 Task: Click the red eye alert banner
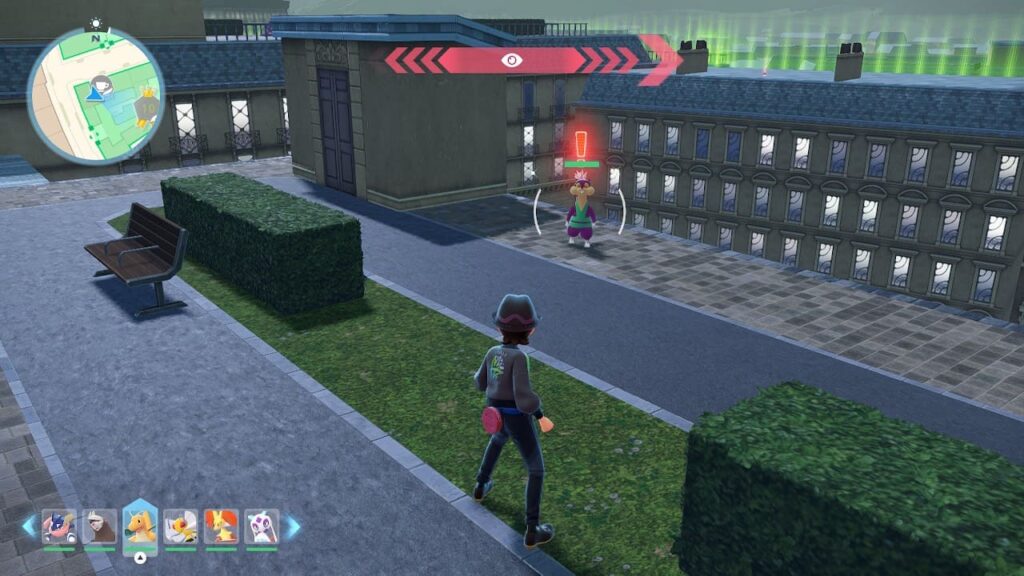(x=513, y=60)
